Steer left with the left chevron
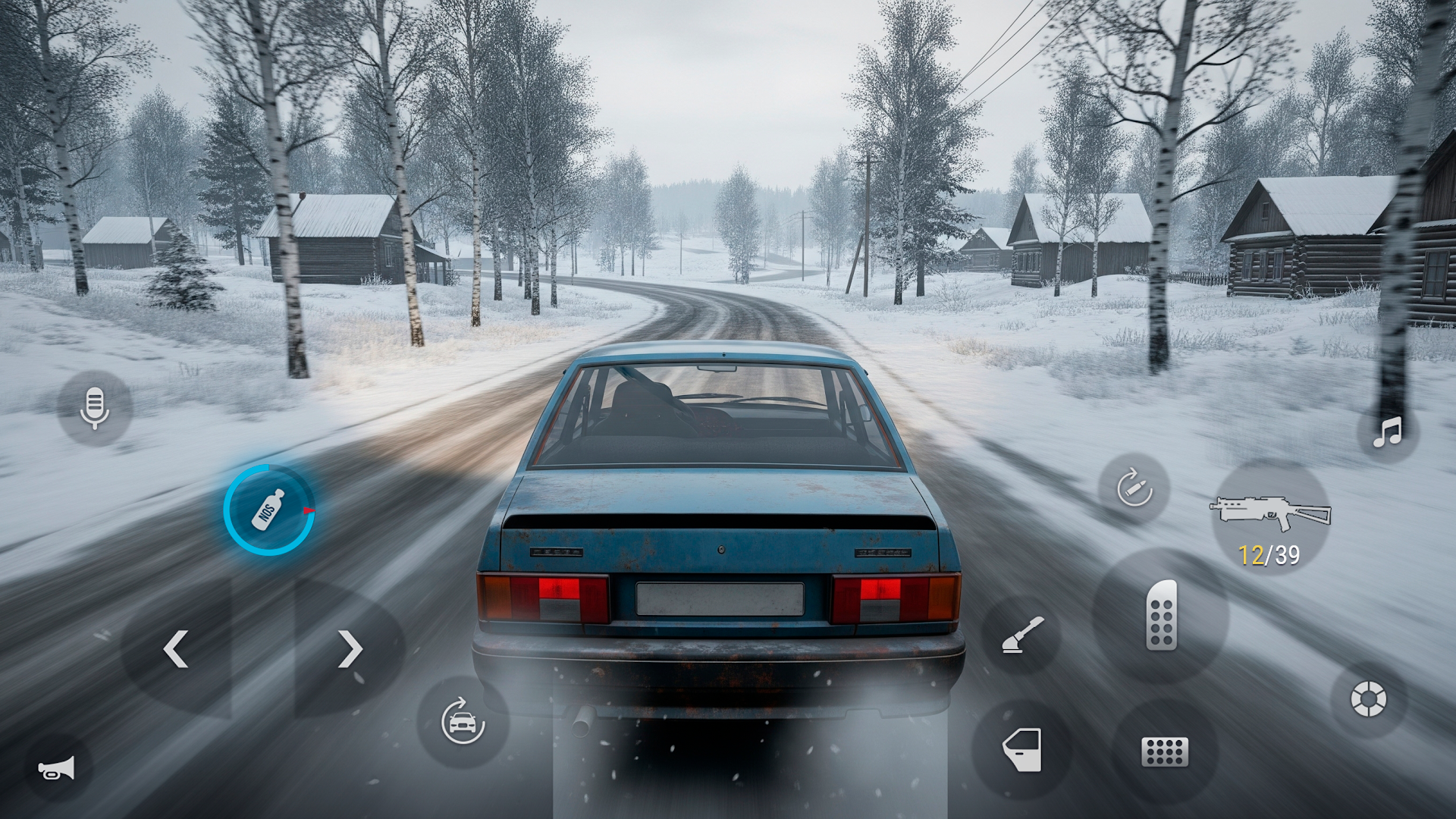1456x819 pixels. point(176,648)
